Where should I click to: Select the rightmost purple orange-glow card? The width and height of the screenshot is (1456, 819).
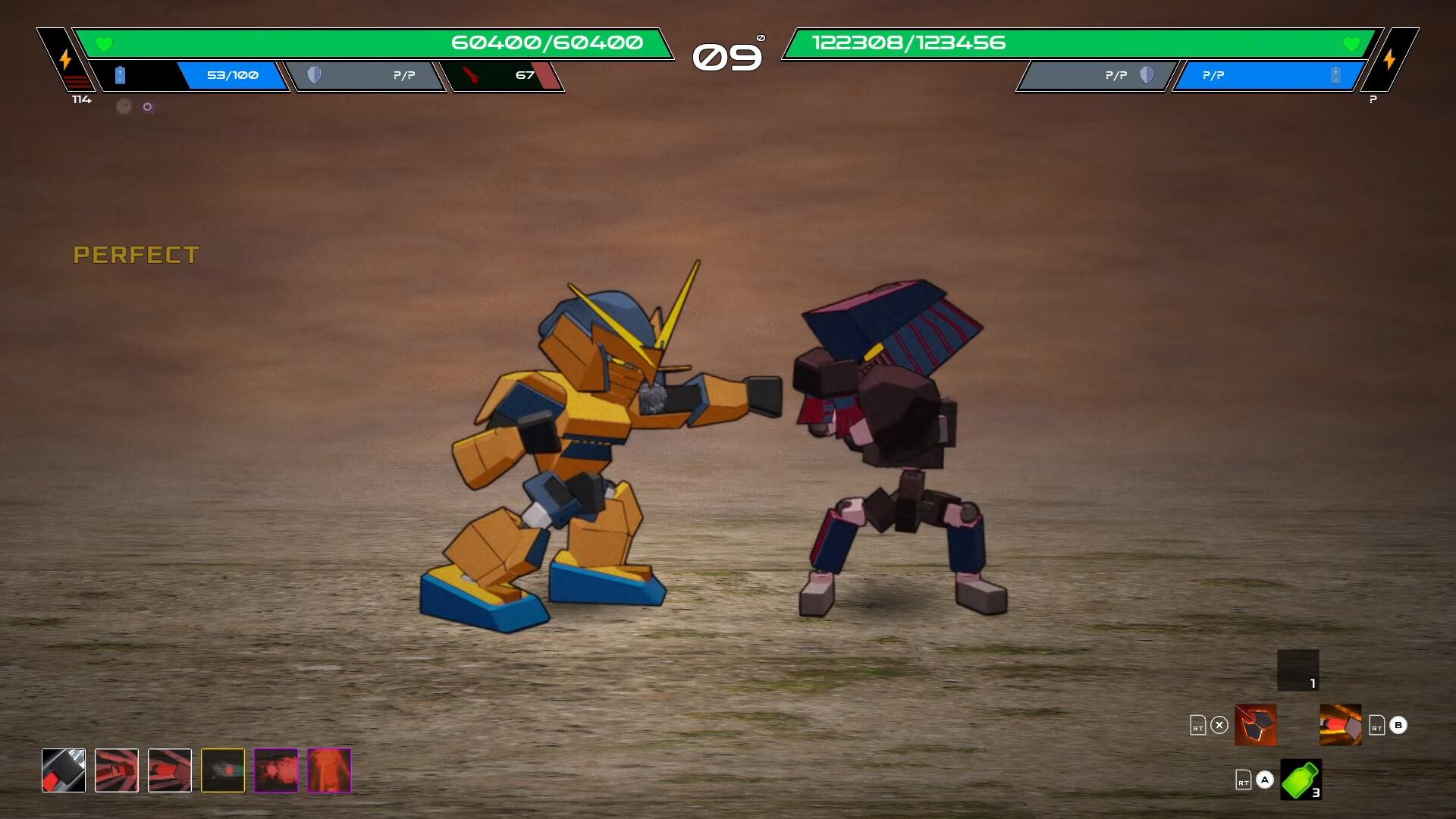point(328,770)
